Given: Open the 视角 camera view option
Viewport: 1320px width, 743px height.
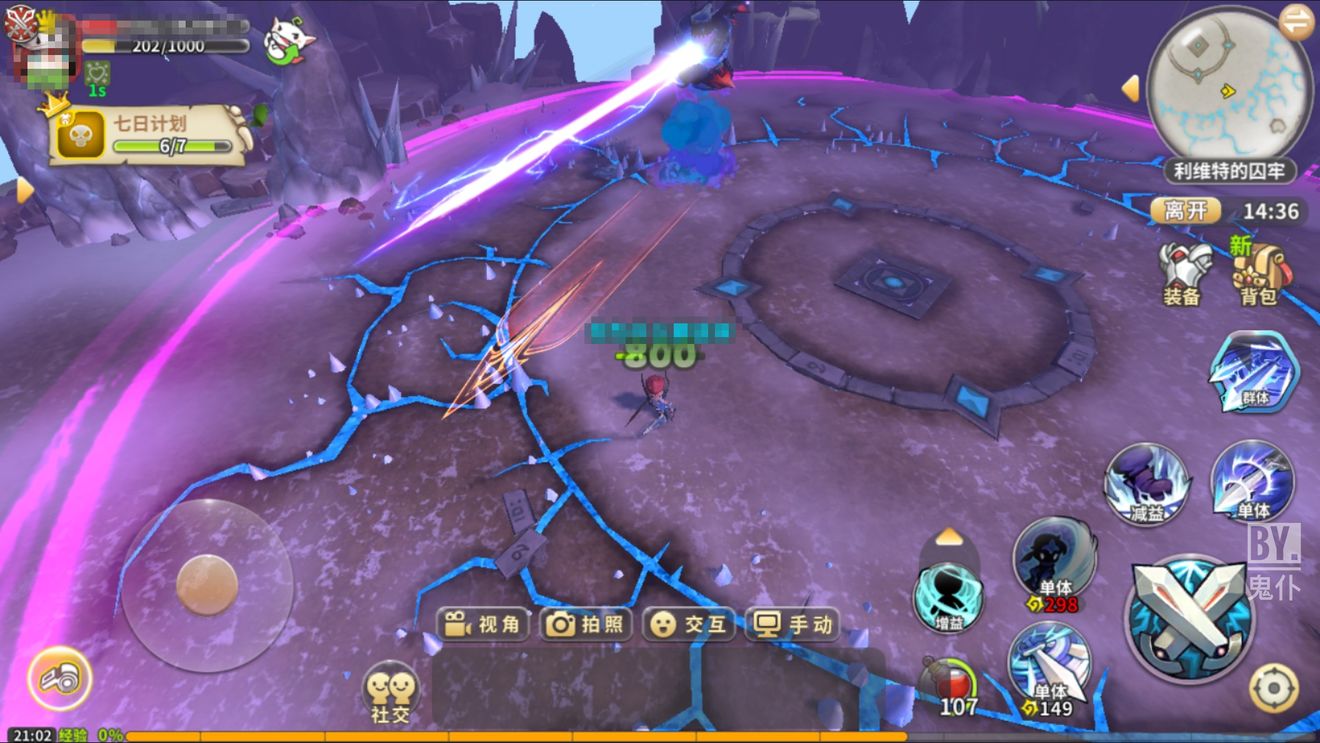Looking at the screenshot, I should (x=485, y=625).
